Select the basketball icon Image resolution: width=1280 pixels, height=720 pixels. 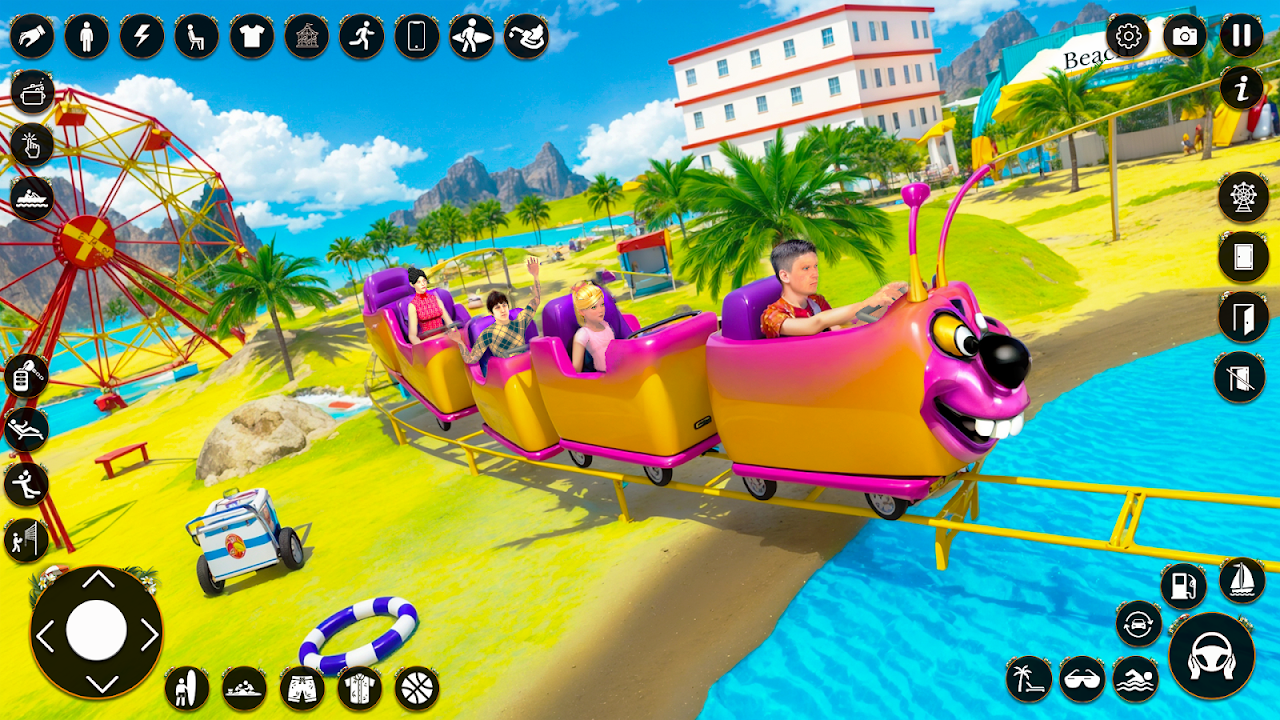[417, 688]
